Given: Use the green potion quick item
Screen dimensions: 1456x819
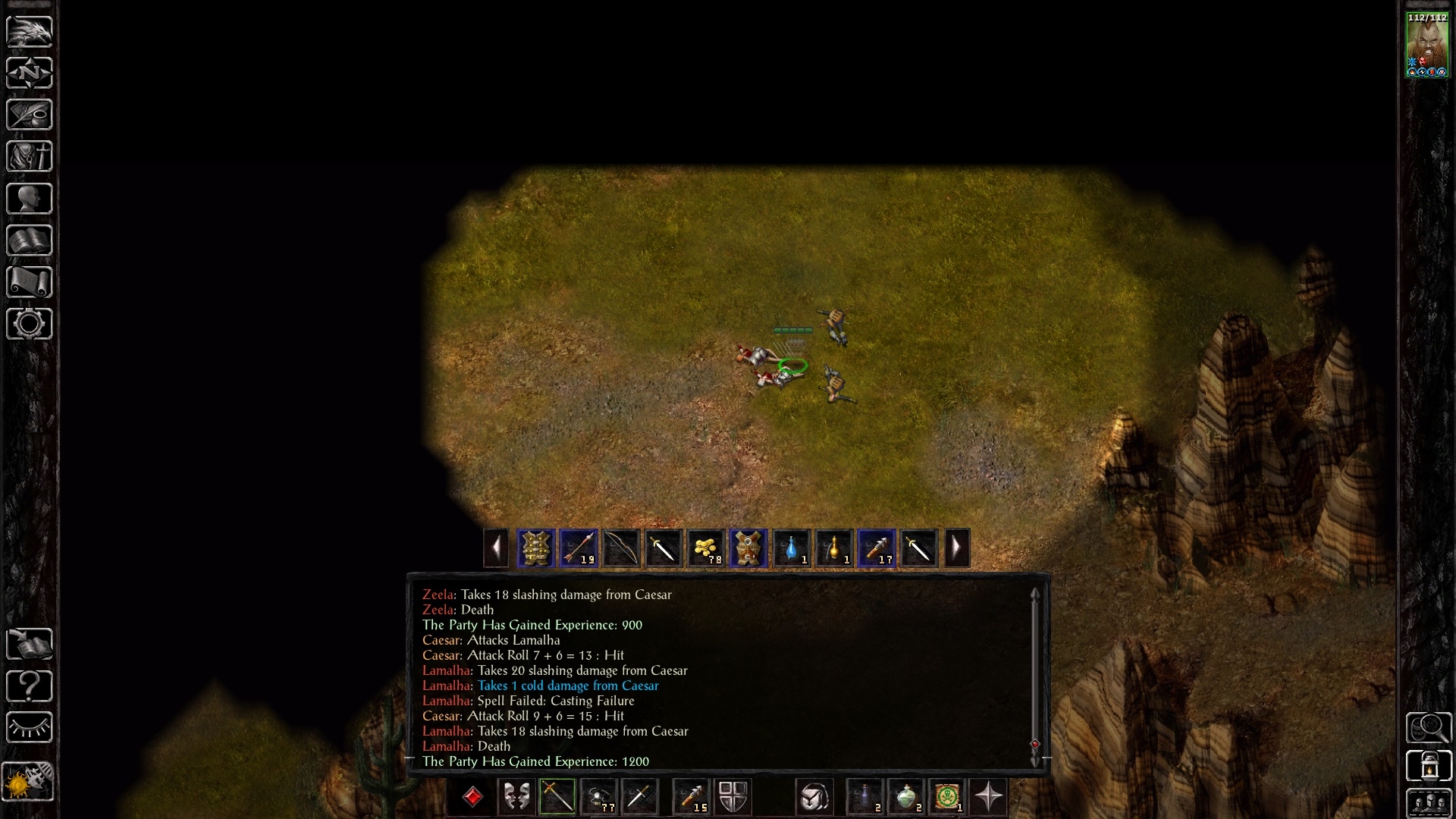Looking at the screenshot, I should point(906,797).
